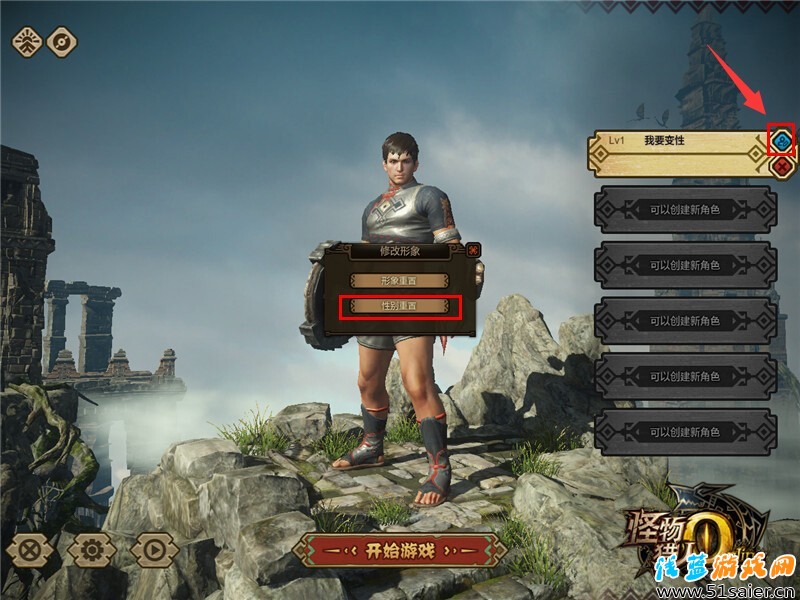Open the blue modify-appearance icon
This screenshot has width=800, height=600.
[781, 139]
